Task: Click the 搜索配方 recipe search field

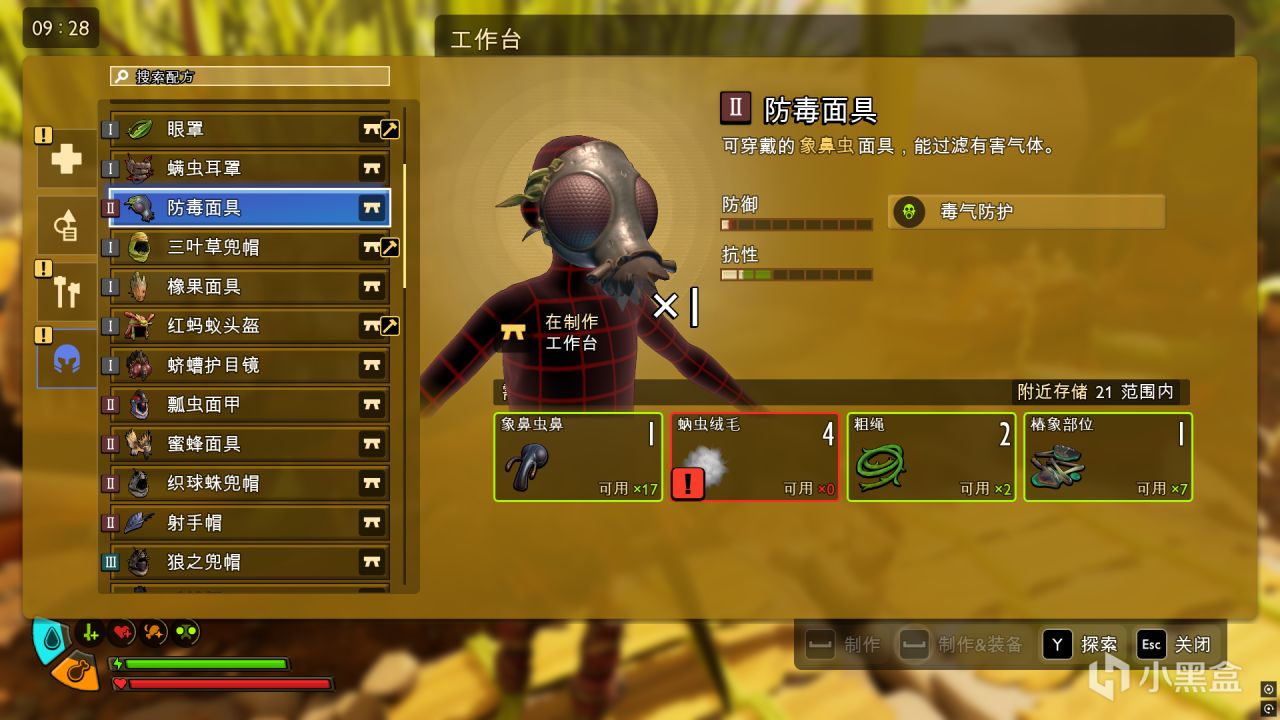Action: [x=248, y=75]
